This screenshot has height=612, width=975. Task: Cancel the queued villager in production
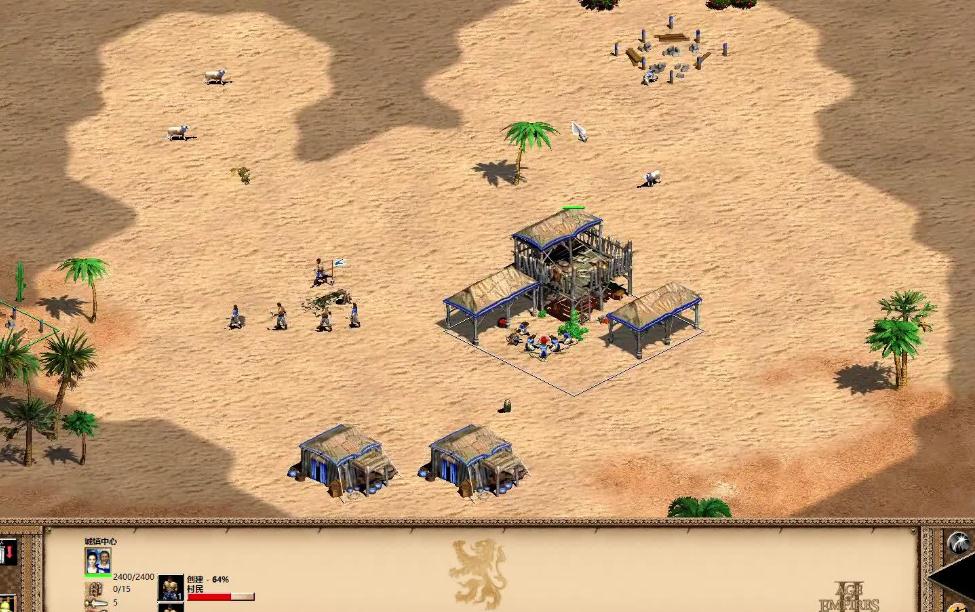(x=171, y=587)
